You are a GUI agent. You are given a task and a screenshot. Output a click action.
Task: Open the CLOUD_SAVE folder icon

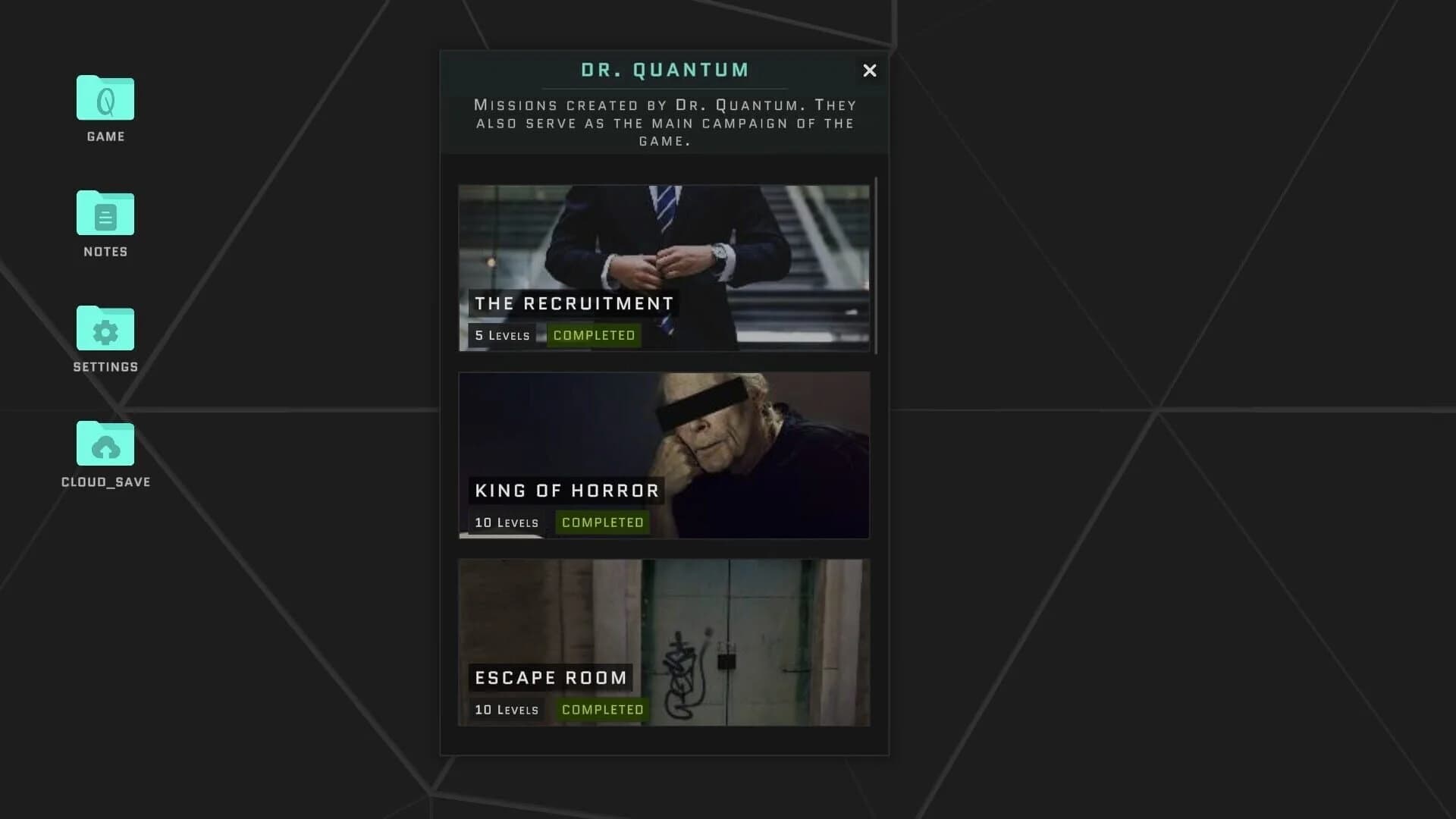105,444
